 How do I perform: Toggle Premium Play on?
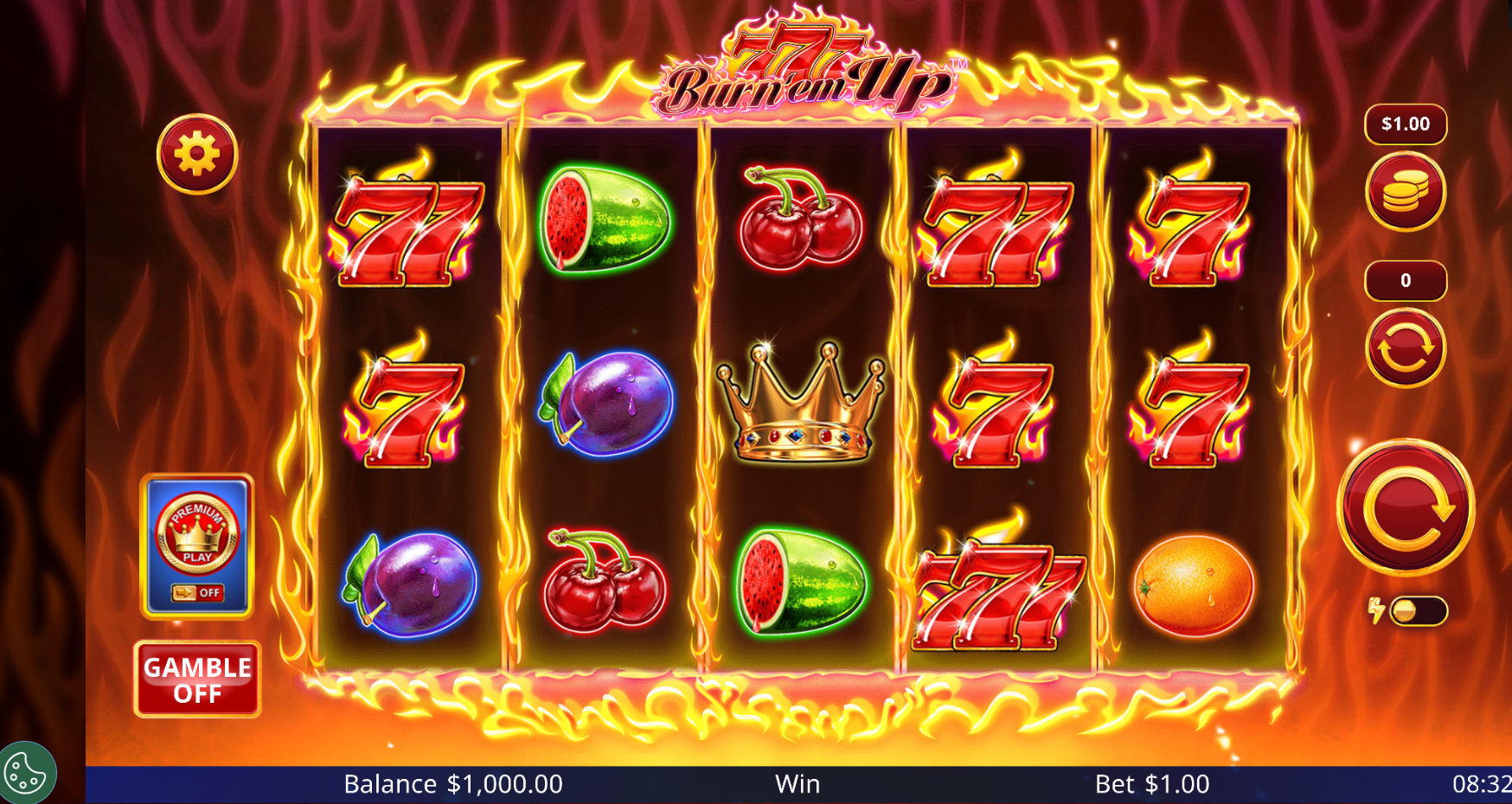click(197, 546)
